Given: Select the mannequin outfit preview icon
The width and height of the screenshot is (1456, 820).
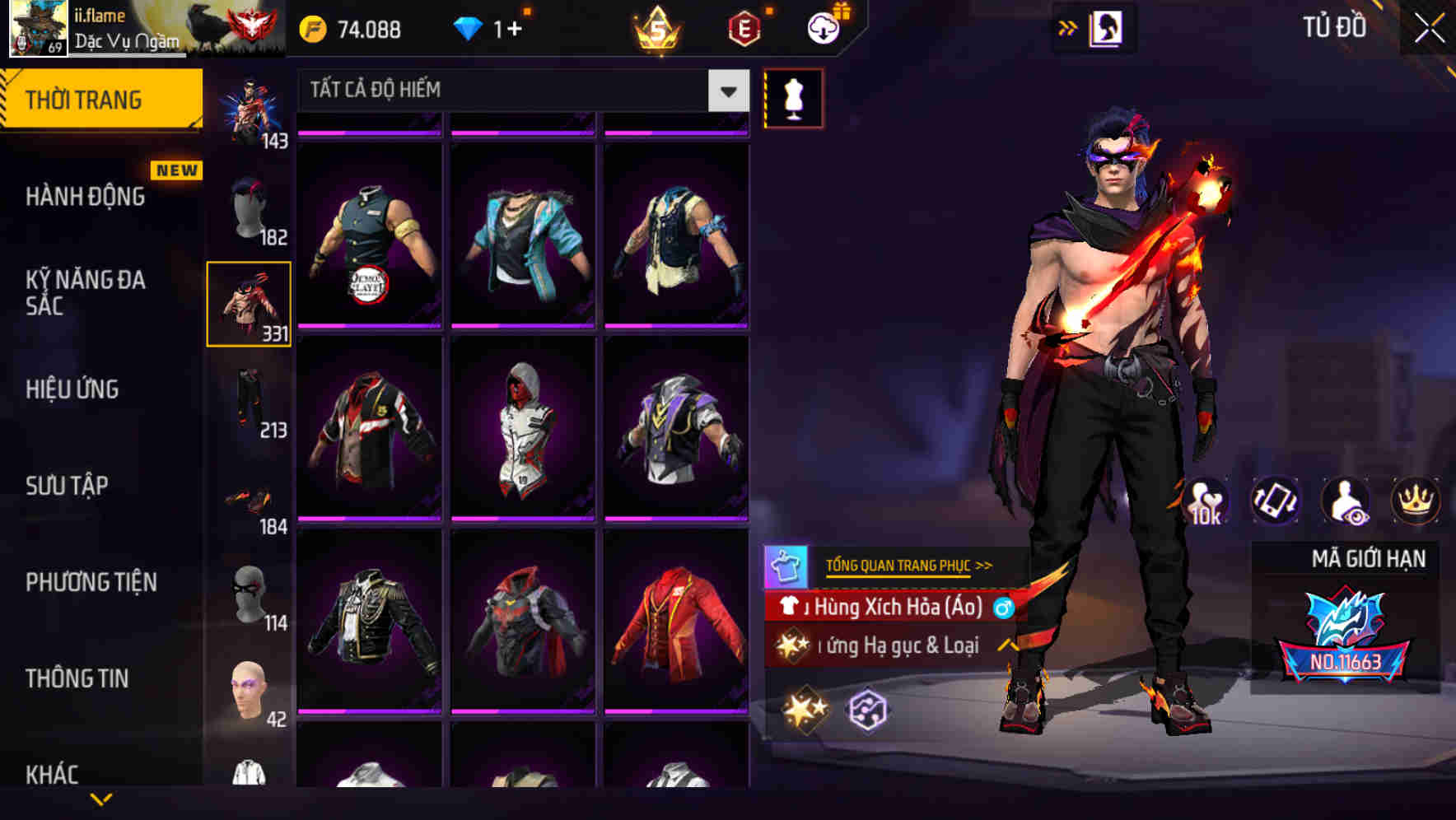Looking at the screenshot, I should pyautogui.click(x=793, y=98).
